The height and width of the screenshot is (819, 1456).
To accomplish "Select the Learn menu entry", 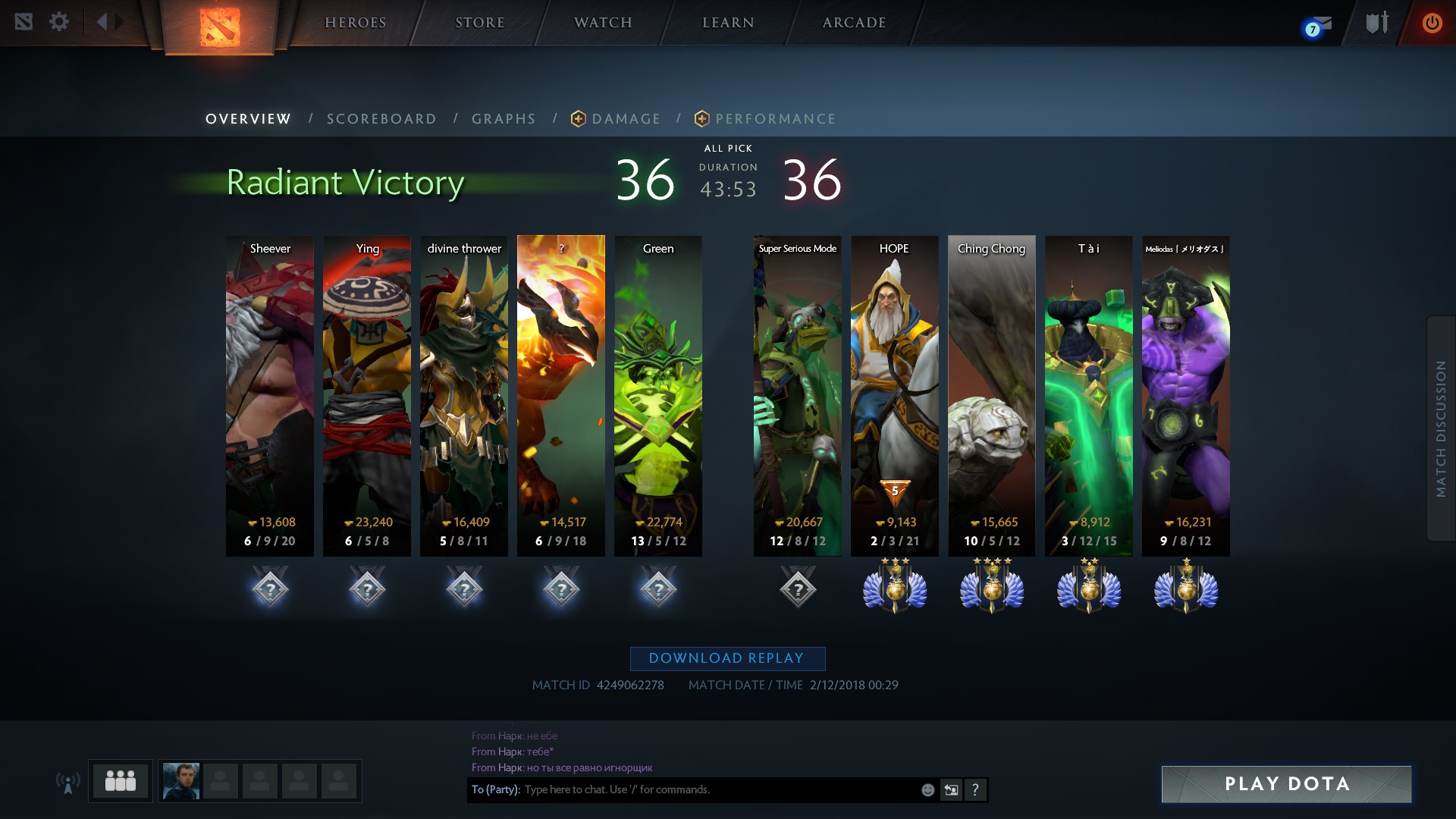I will (728, 23).
